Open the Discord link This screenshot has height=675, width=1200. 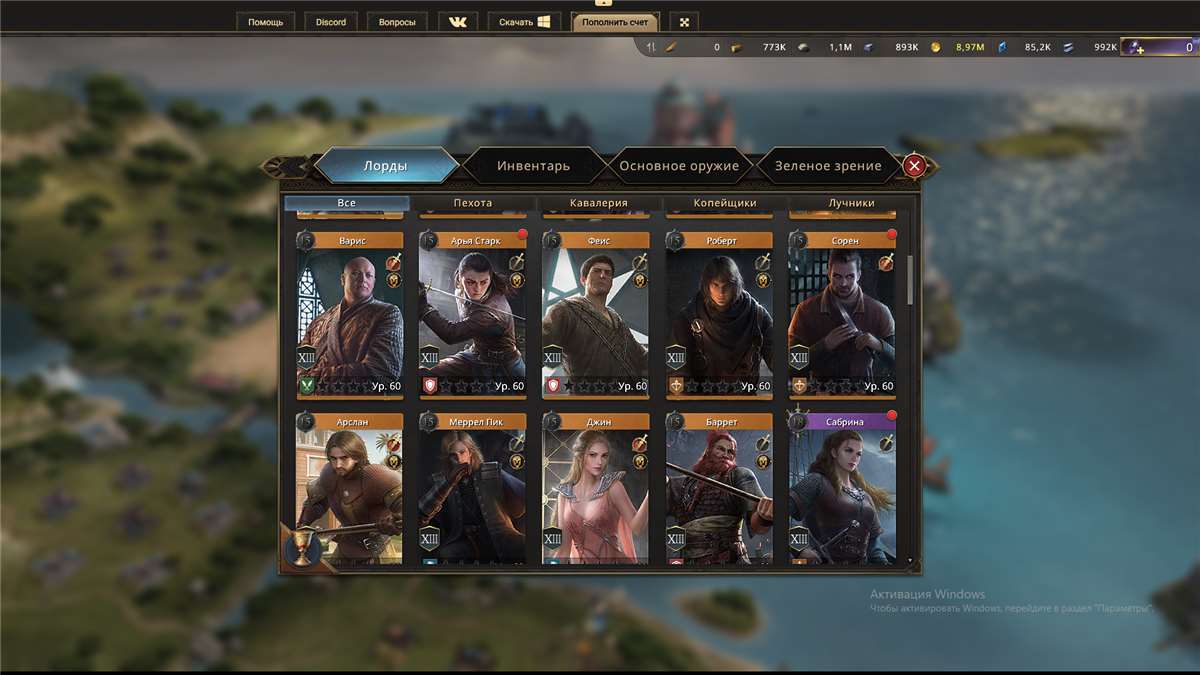(330, 22)
